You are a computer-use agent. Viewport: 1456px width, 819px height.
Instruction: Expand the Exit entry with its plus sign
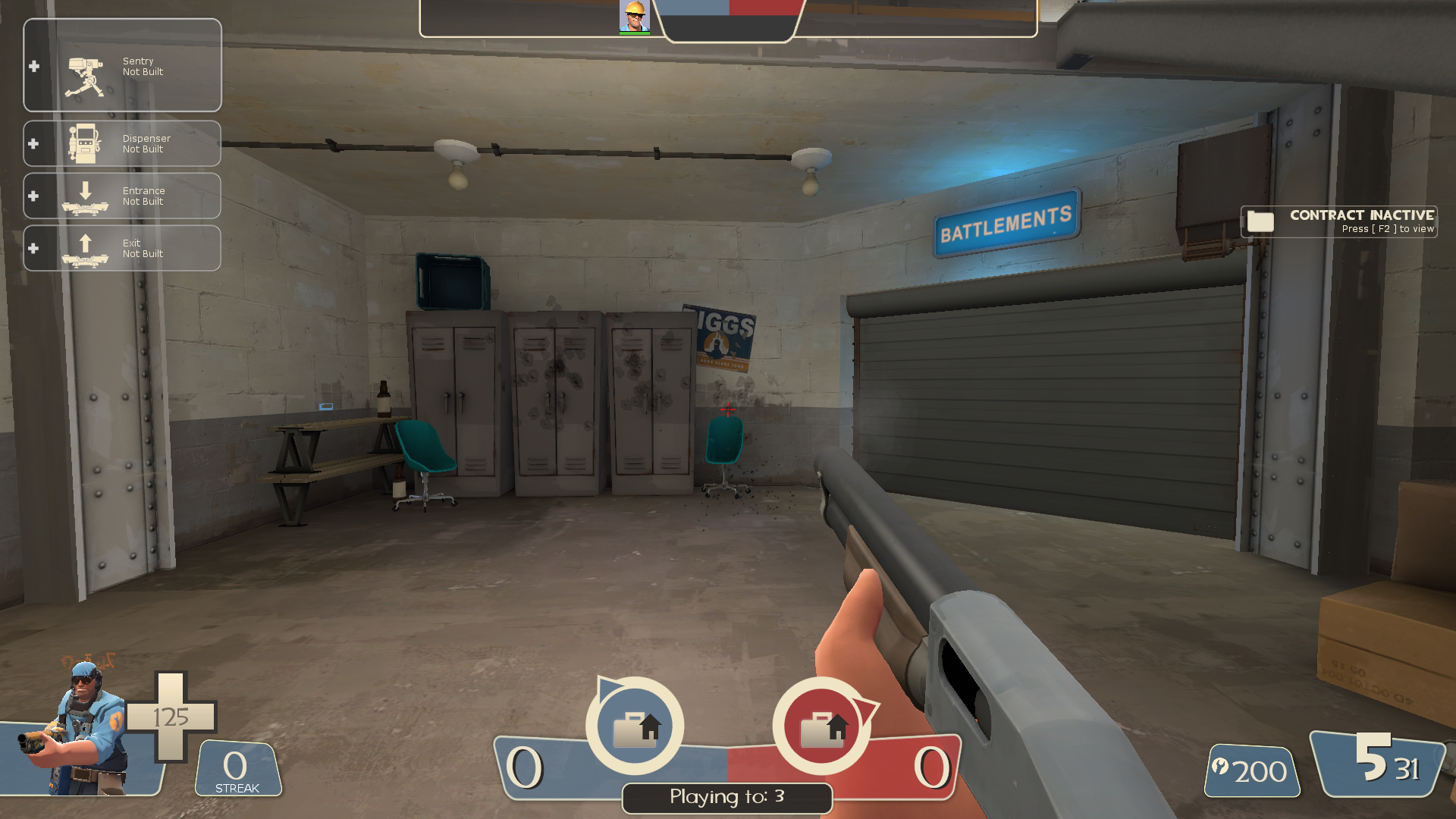(x=33, y=248)
